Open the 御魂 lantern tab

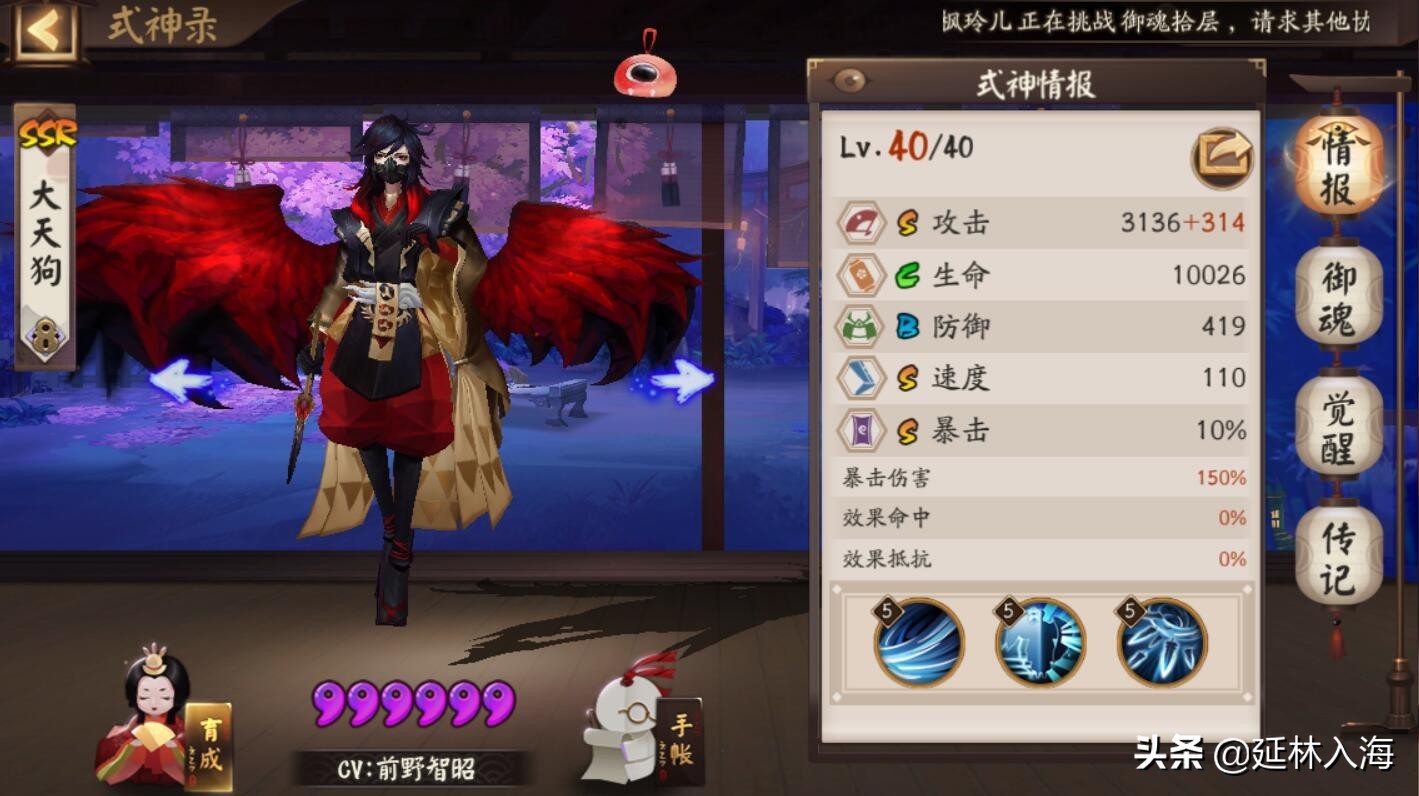(1339, 295)
